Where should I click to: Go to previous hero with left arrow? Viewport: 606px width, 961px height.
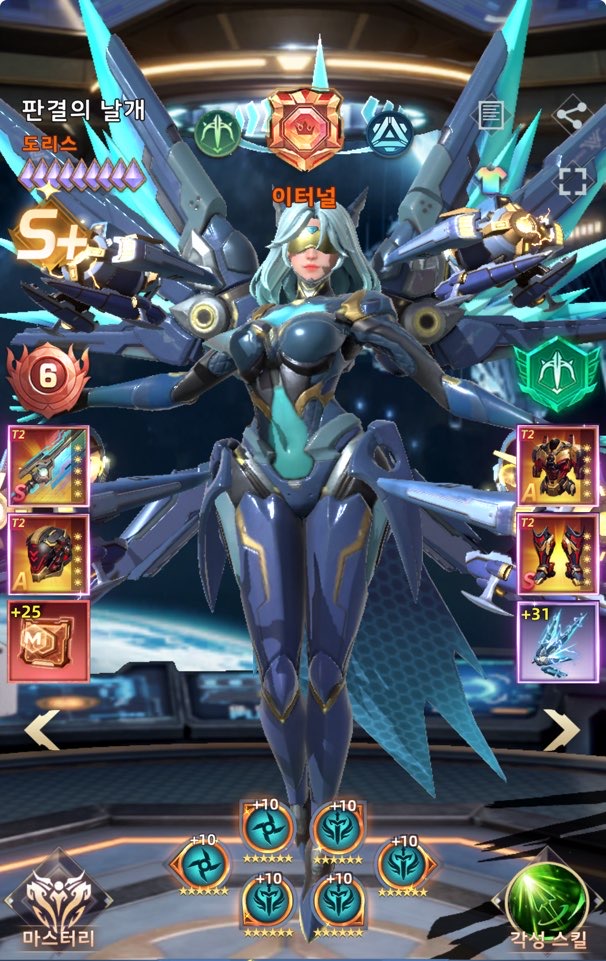[x=41, y=730]
